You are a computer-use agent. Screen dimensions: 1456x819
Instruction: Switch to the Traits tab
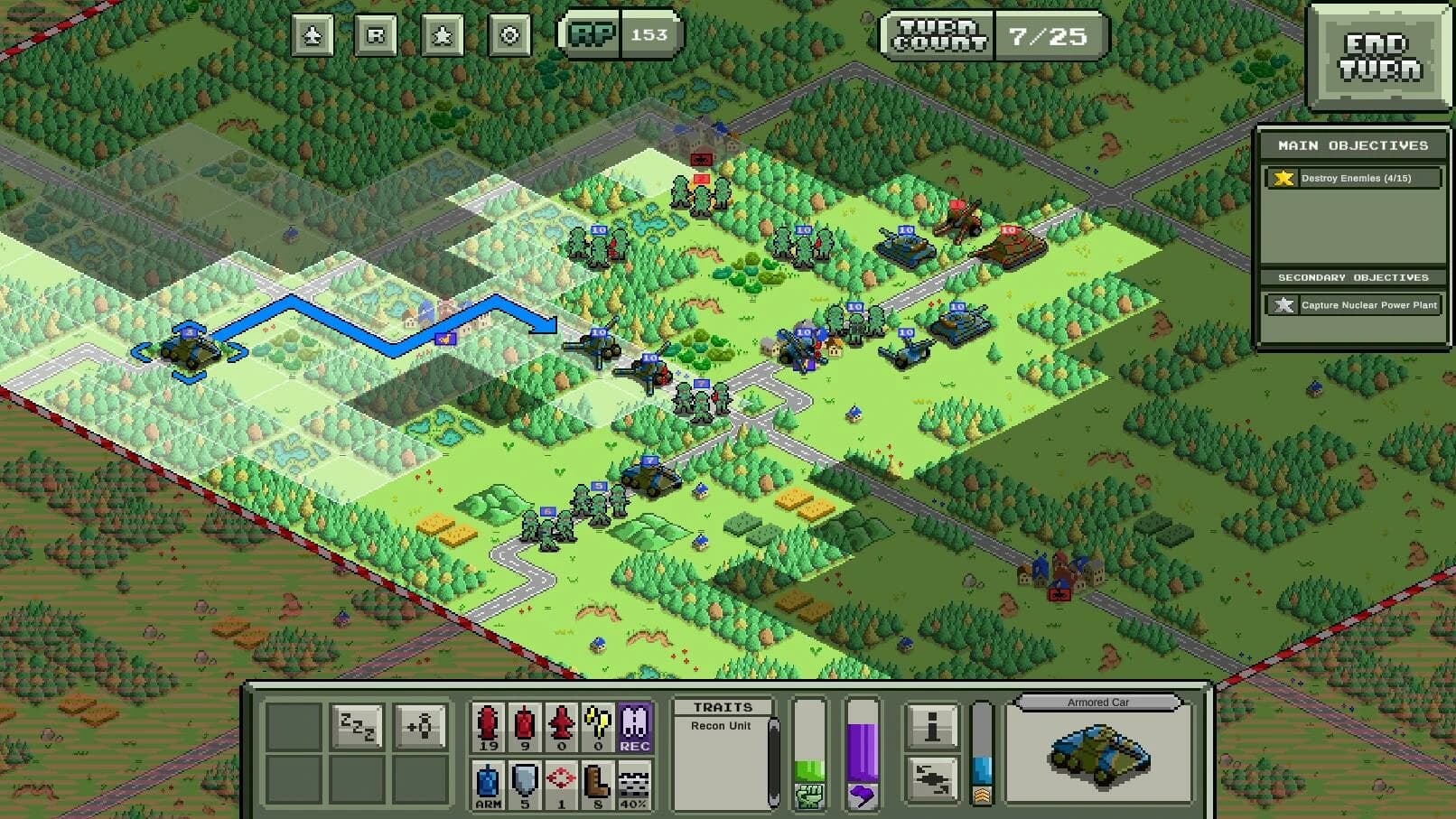click(x=723, y=706)
